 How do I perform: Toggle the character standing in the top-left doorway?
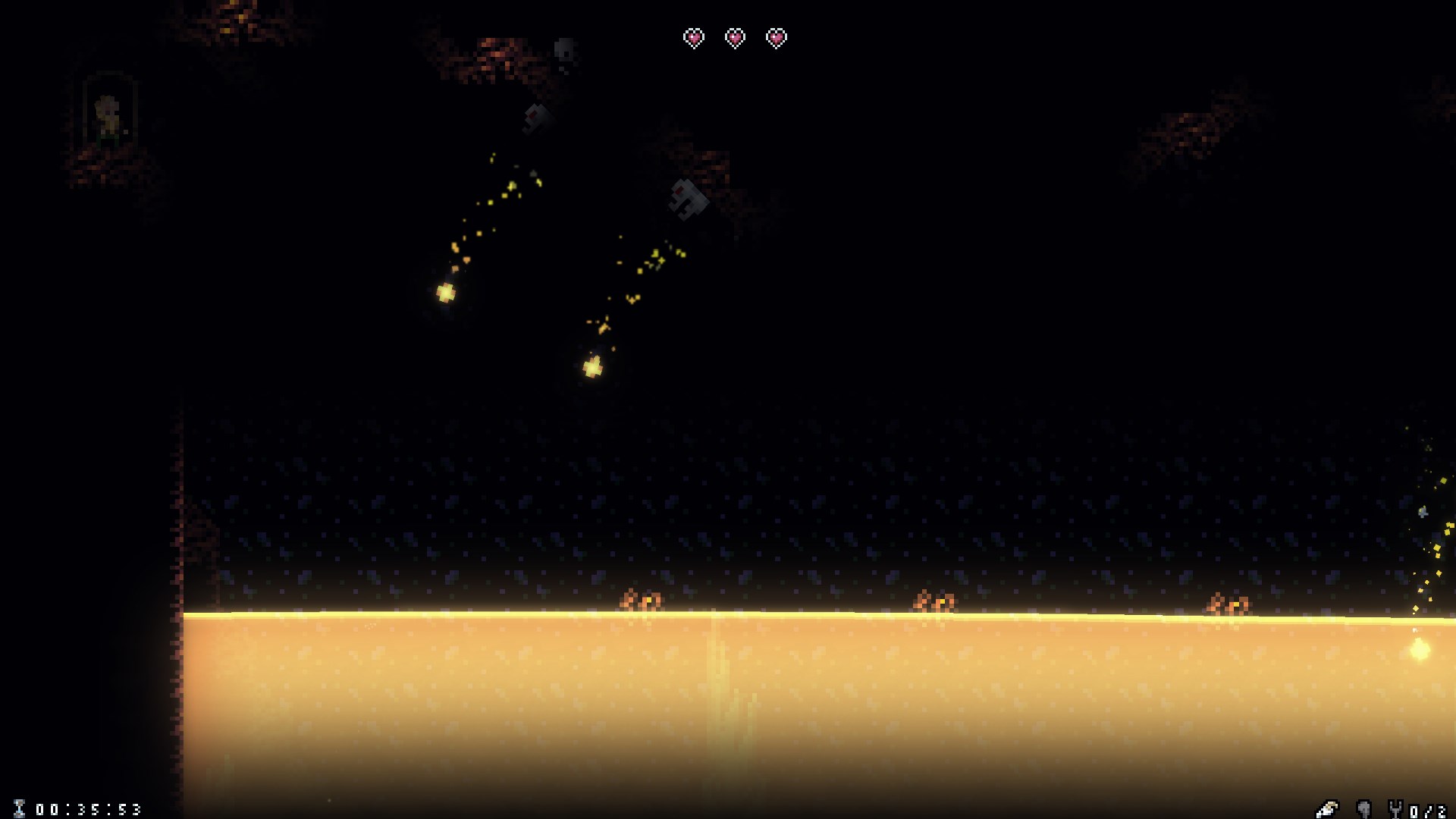(108, 114)
